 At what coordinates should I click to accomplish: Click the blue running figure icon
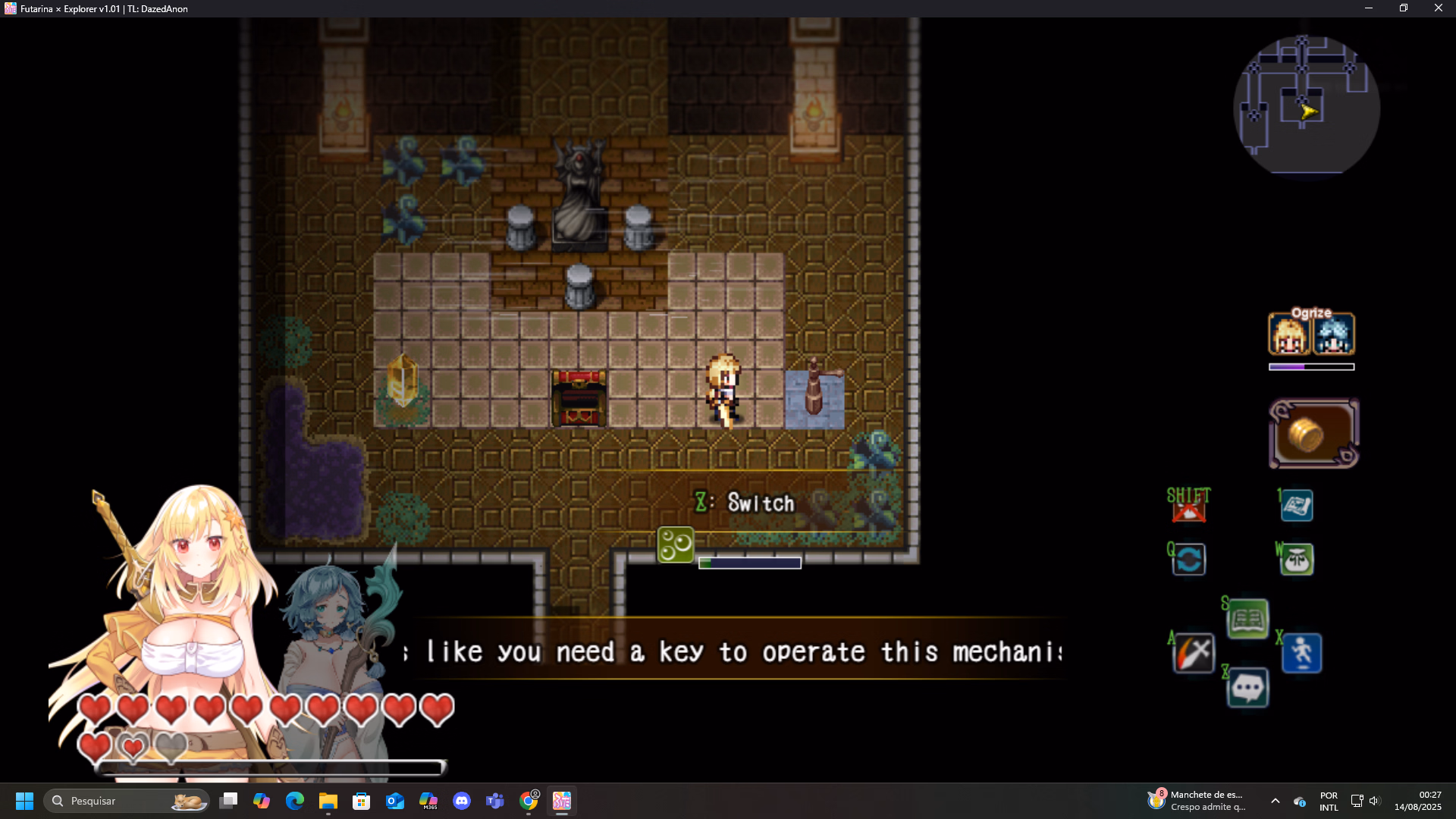(x=1302, y=653)
